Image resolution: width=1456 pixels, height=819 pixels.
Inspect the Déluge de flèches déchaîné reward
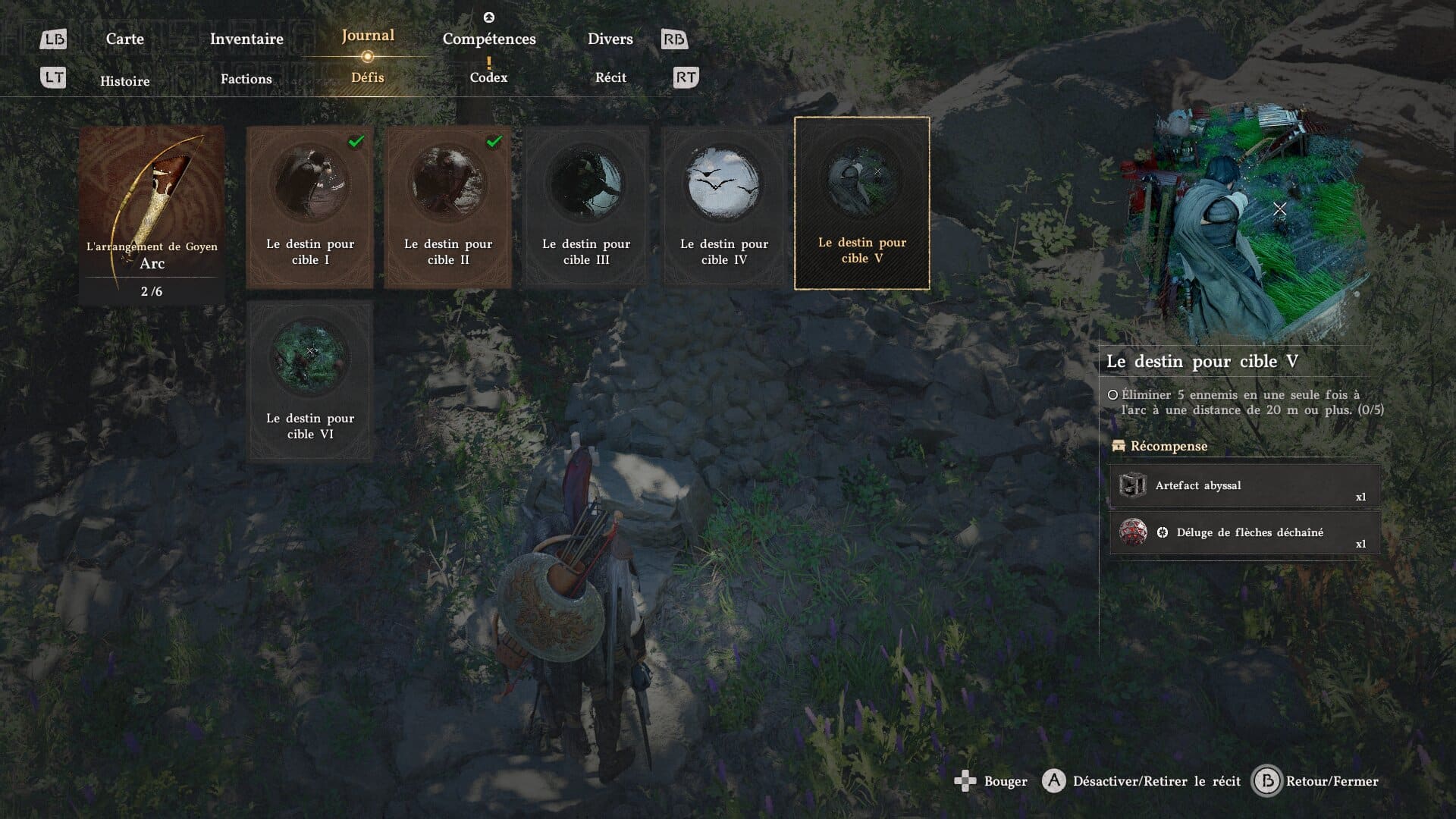pyautogui.click(x=1244, y=533)
